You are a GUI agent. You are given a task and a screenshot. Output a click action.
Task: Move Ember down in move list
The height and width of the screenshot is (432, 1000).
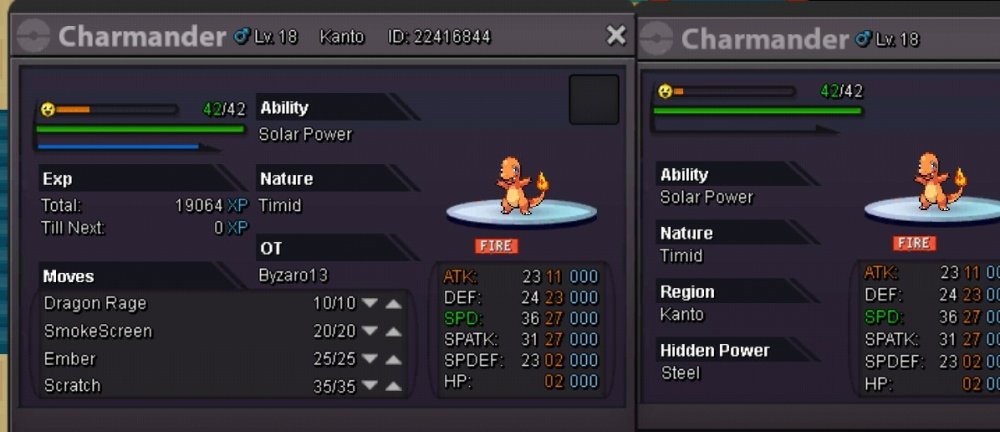(x=370, y=359)
